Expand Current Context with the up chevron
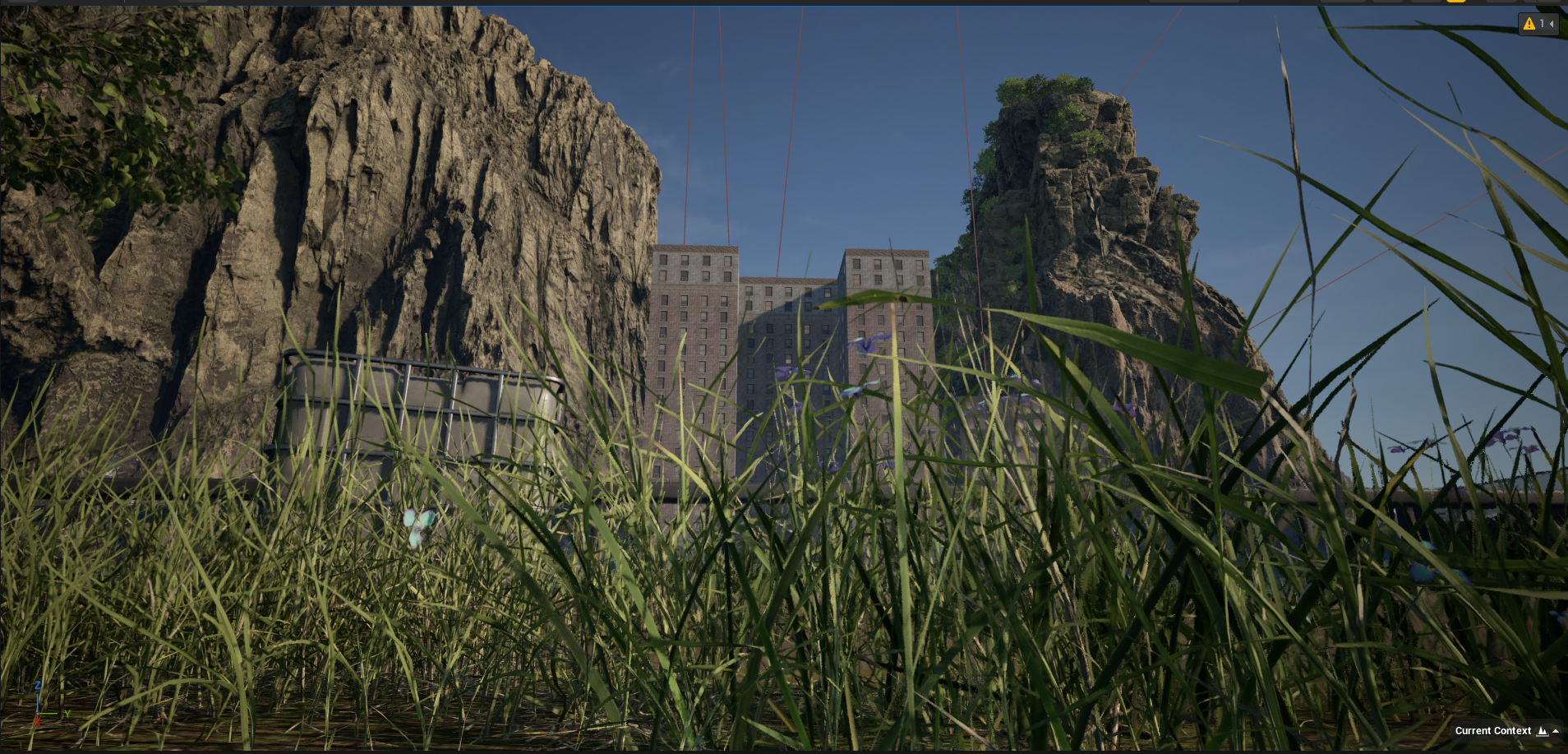 [1556, 731]
